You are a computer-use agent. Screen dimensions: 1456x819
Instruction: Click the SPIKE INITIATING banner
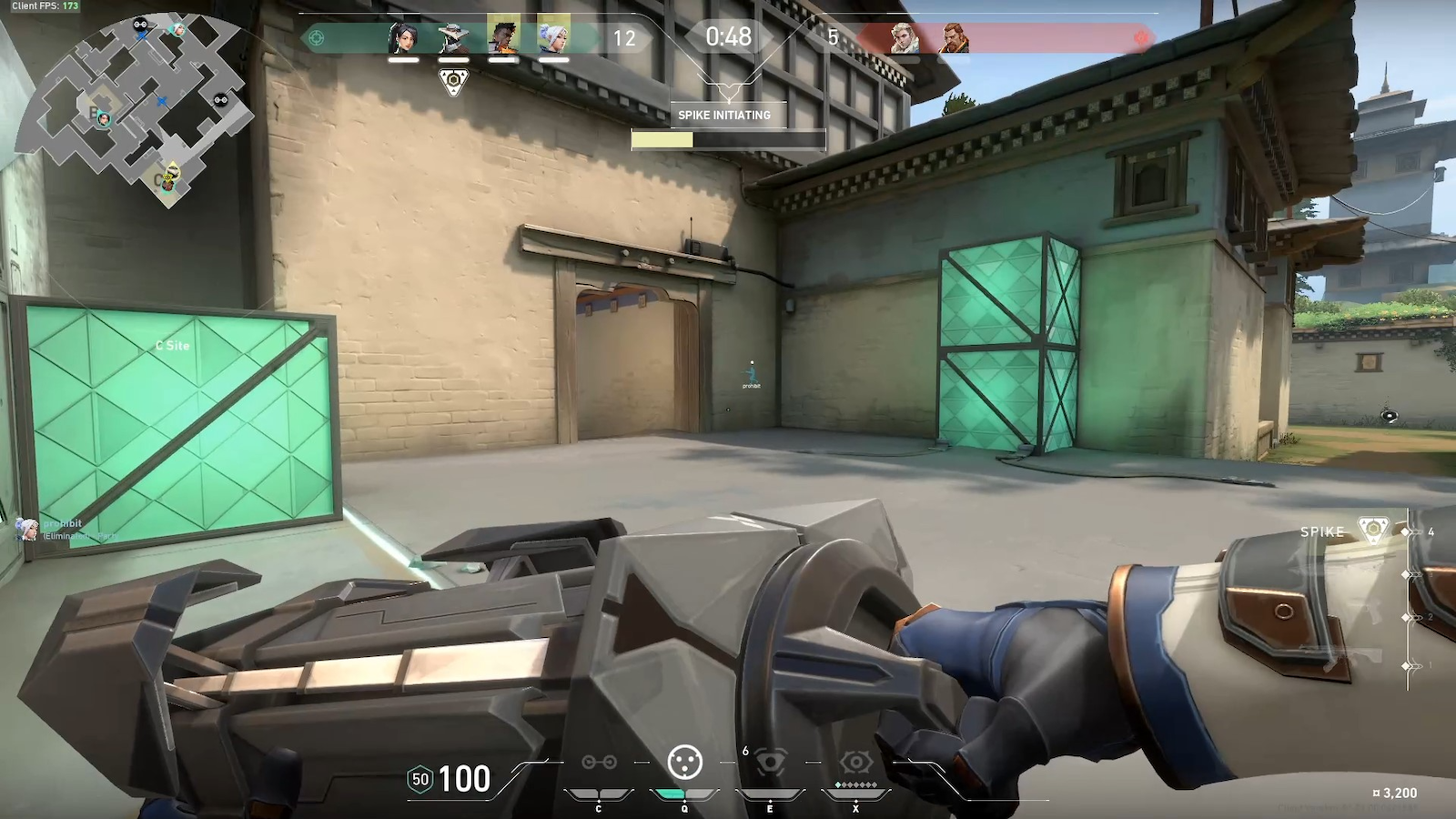(723, 116)
